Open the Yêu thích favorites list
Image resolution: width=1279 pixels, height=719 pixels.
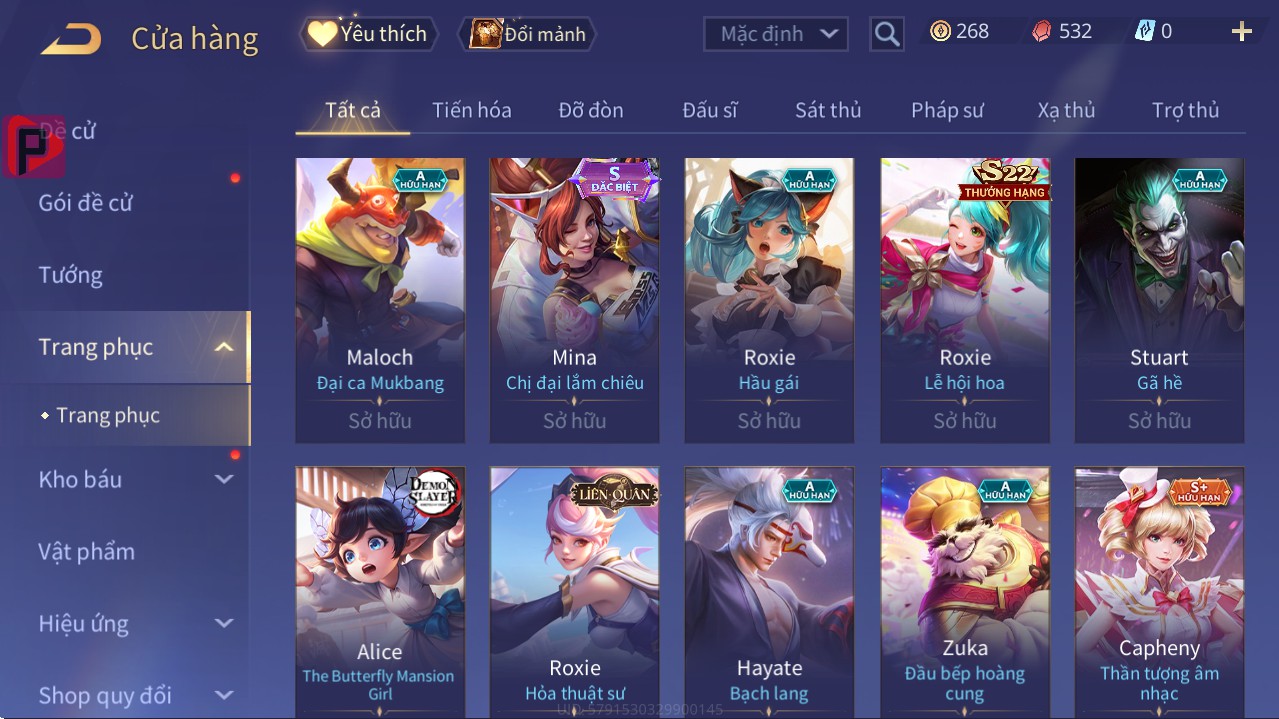[x=367, y=34]
